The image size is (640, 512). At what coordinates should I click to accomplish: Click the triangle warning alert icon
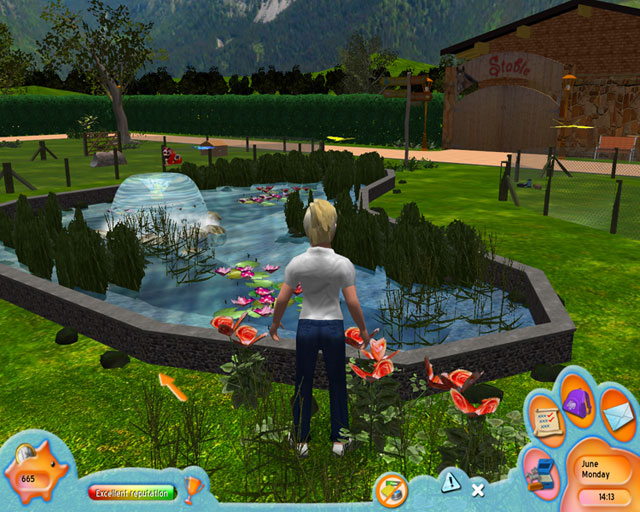[452, 482]
